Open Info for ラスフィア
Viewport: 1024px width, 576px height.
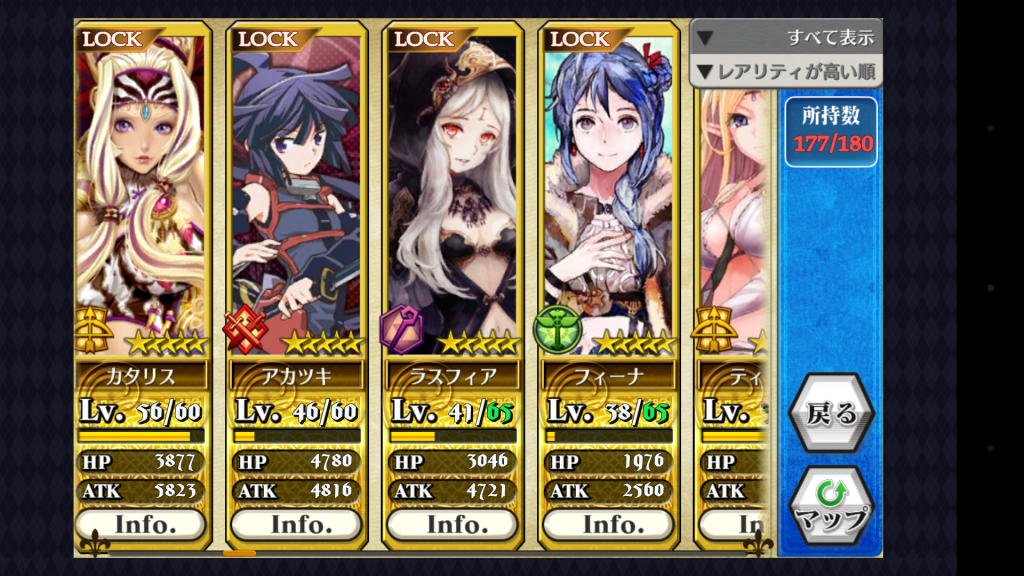pyautogui.click(x=452, y=524)
